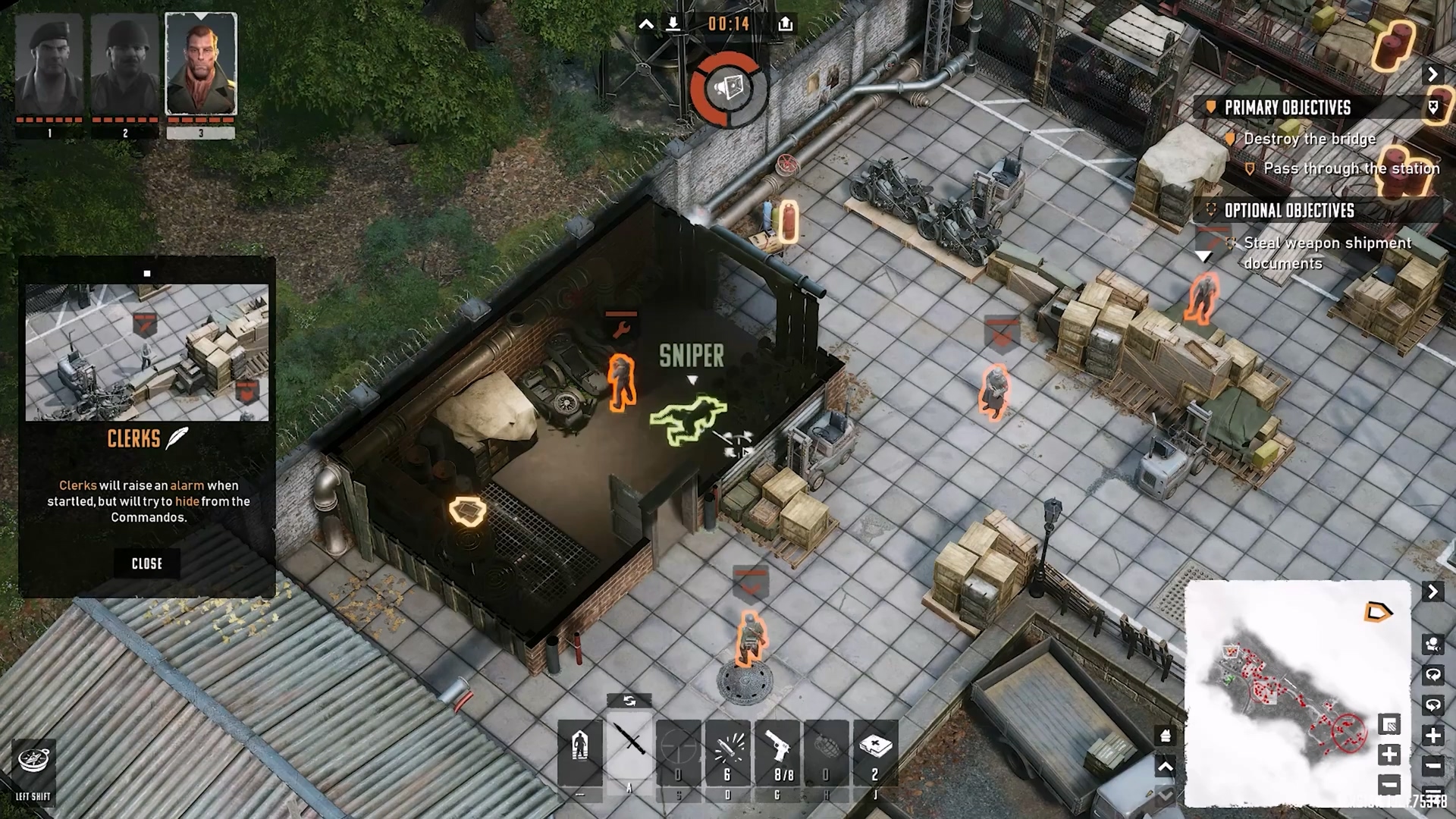The image size is (1456, 819).
Task: Click the Primary Objectives header
Action: click(1288, 108)
